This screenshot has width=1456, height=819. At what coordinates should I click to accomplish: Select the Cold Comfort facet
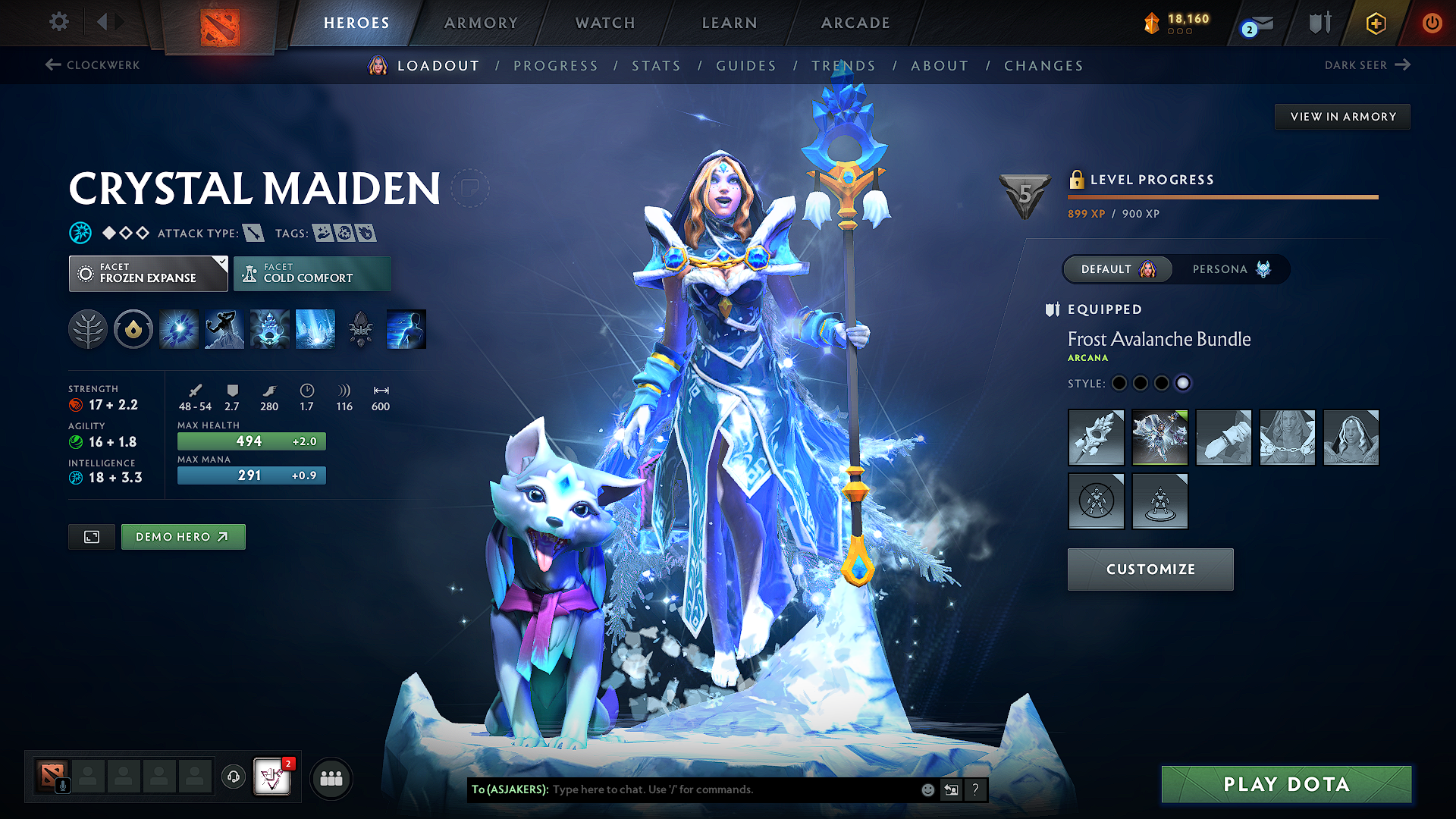pyautogui.click(x=312, y=274)
